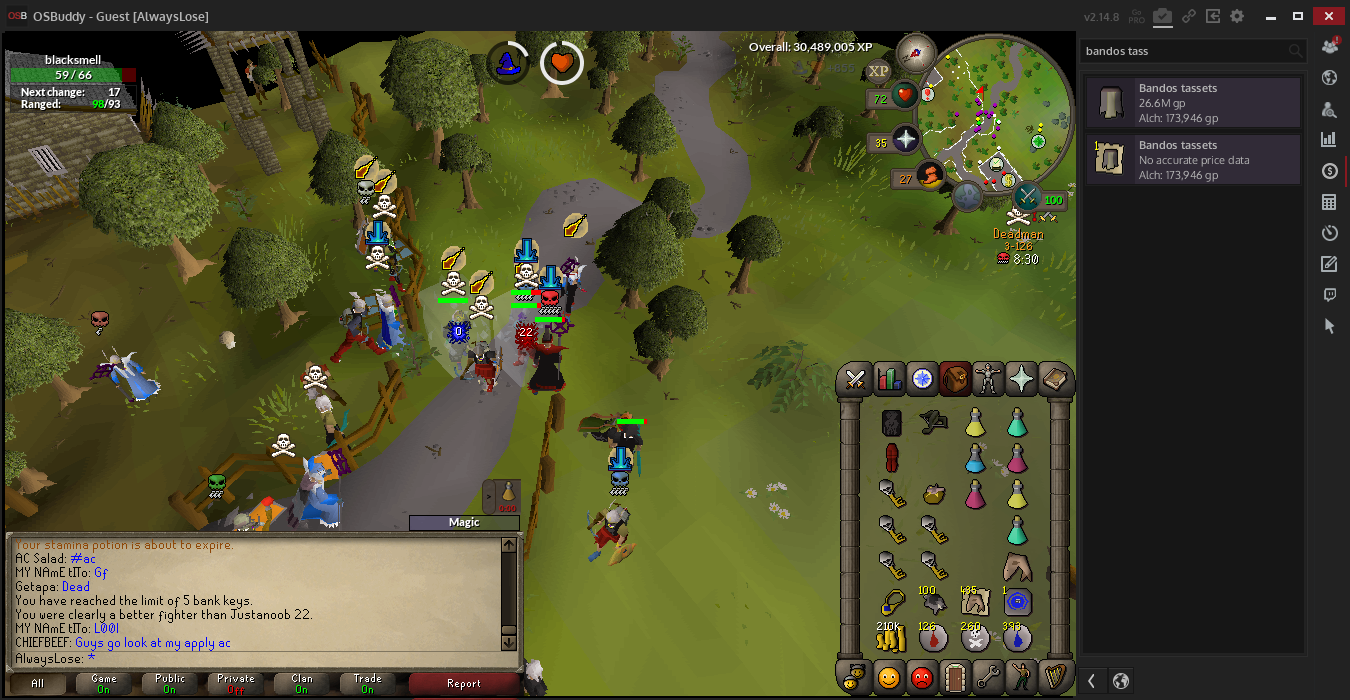Select the blood rune stack
1350x700 pixels.
tap(933, 637)
